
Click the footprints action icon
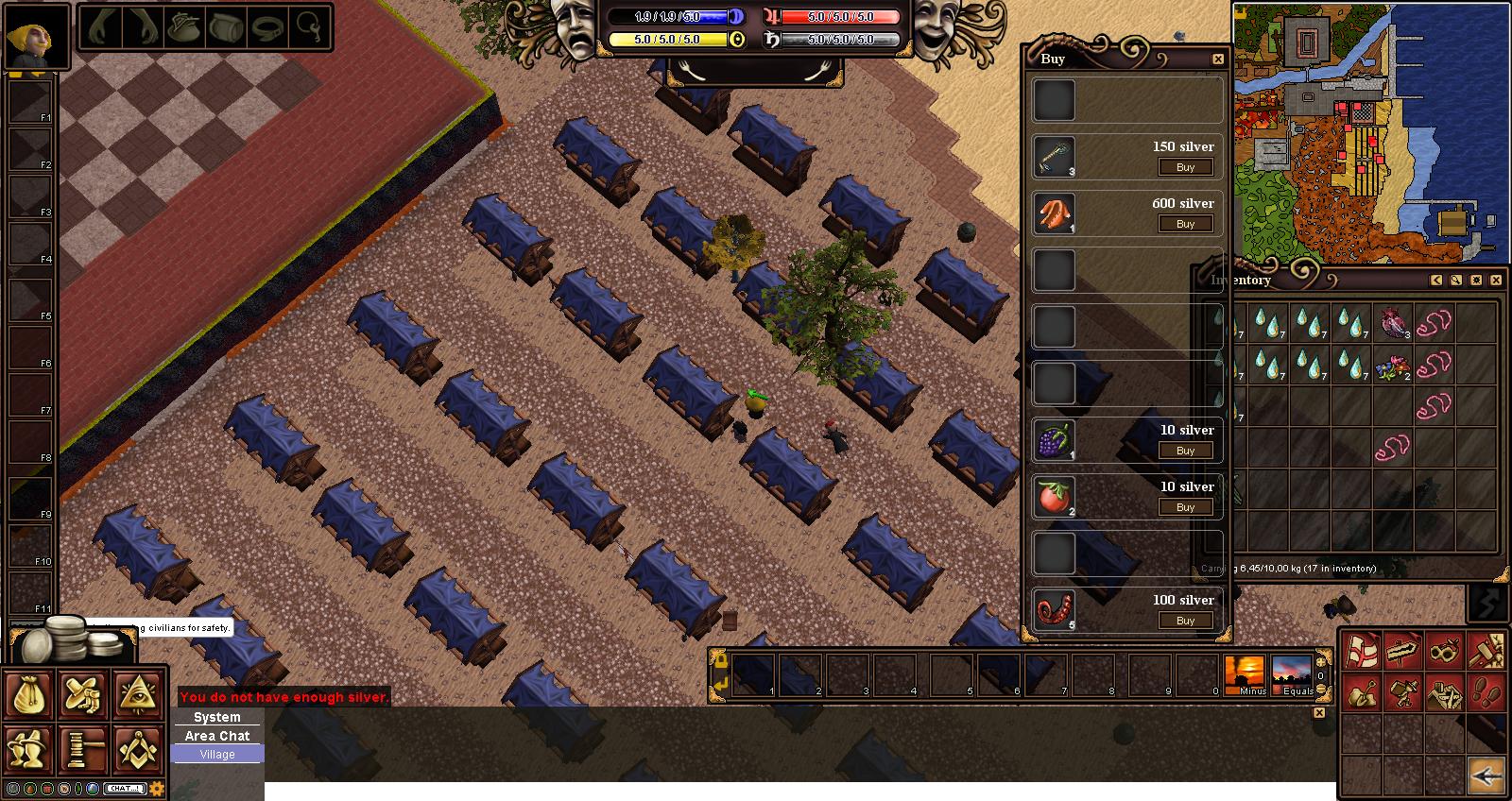(1486, 694)
